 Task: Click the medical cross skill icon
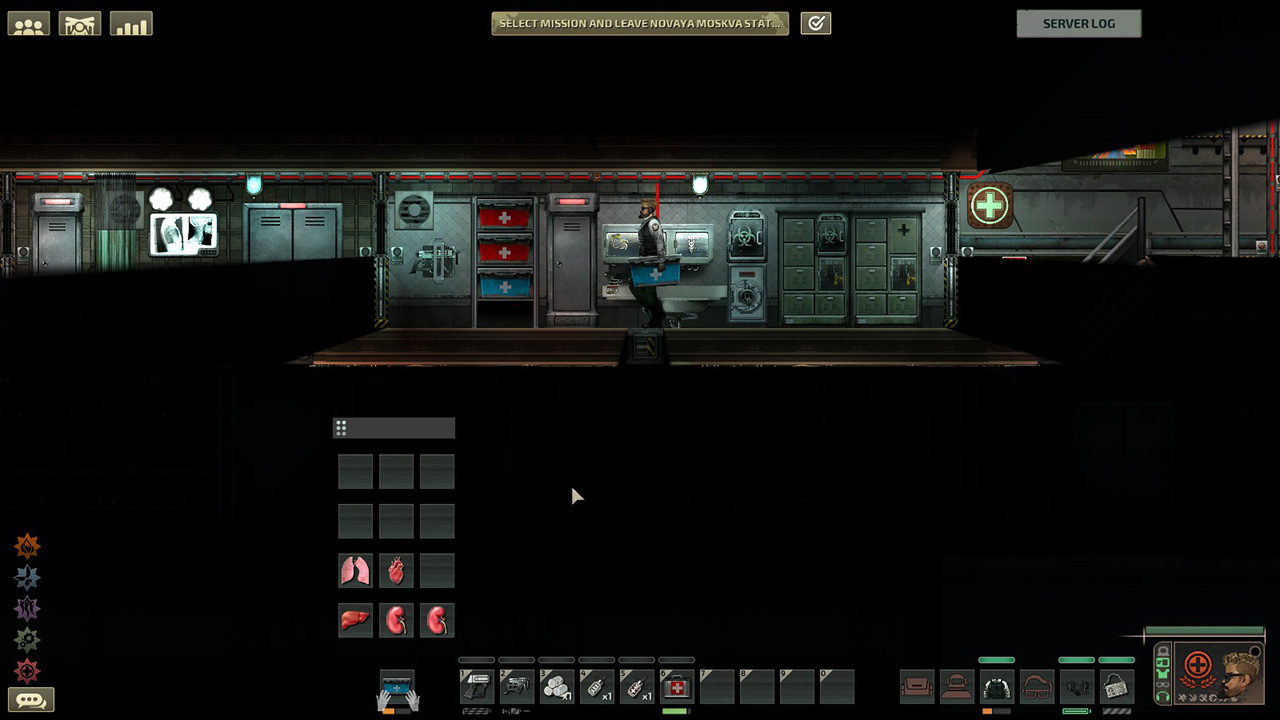point(27,672)
